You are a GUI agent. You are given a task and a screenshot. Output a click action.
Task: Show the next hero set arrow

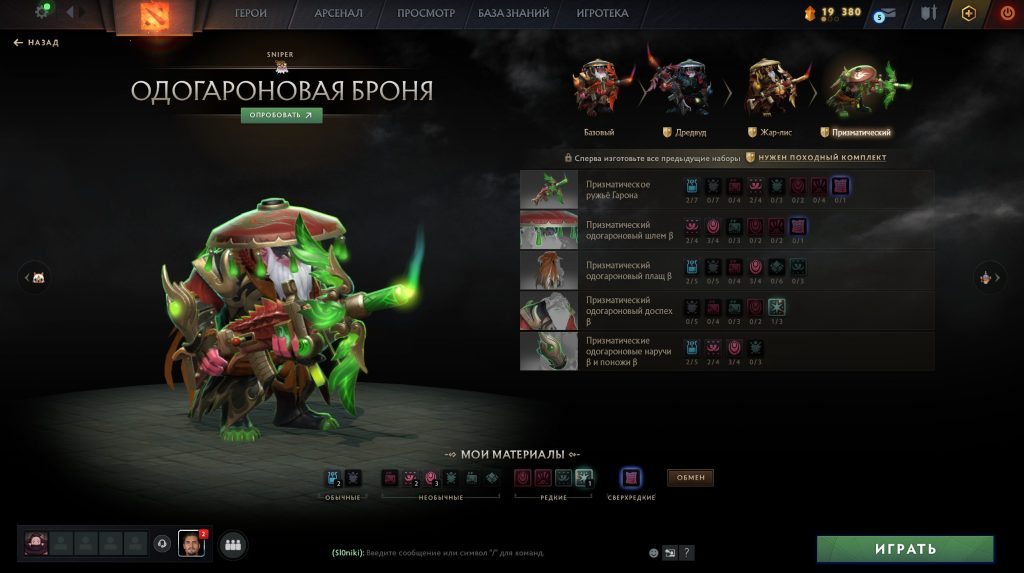[991, 278]
